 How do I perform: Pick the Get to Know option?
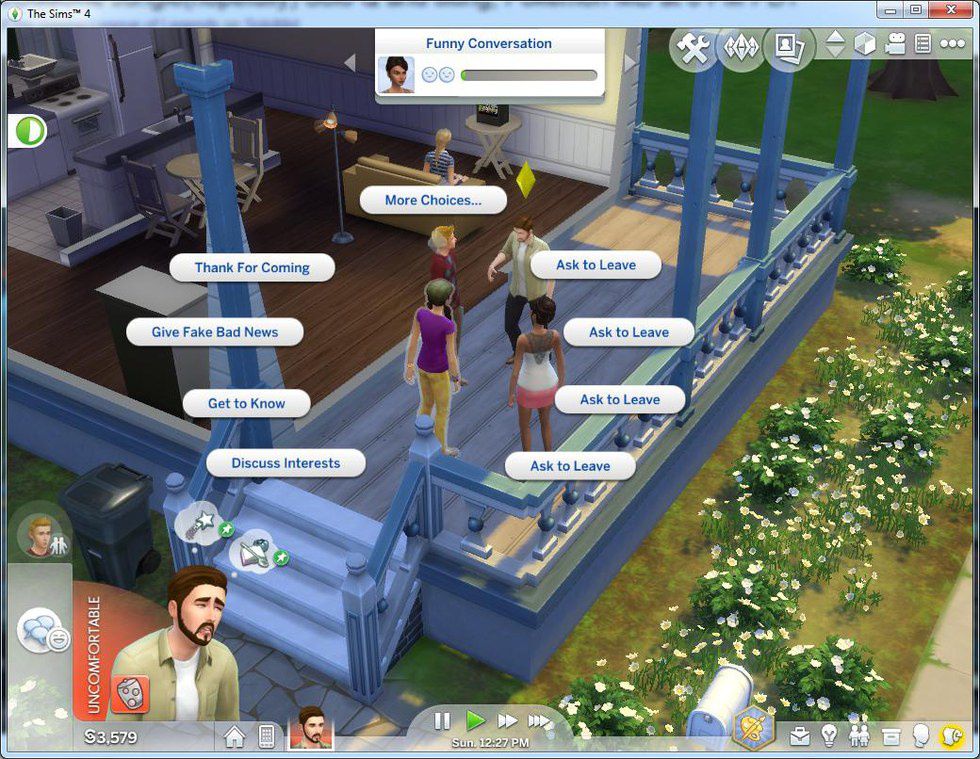coord(246,404)
